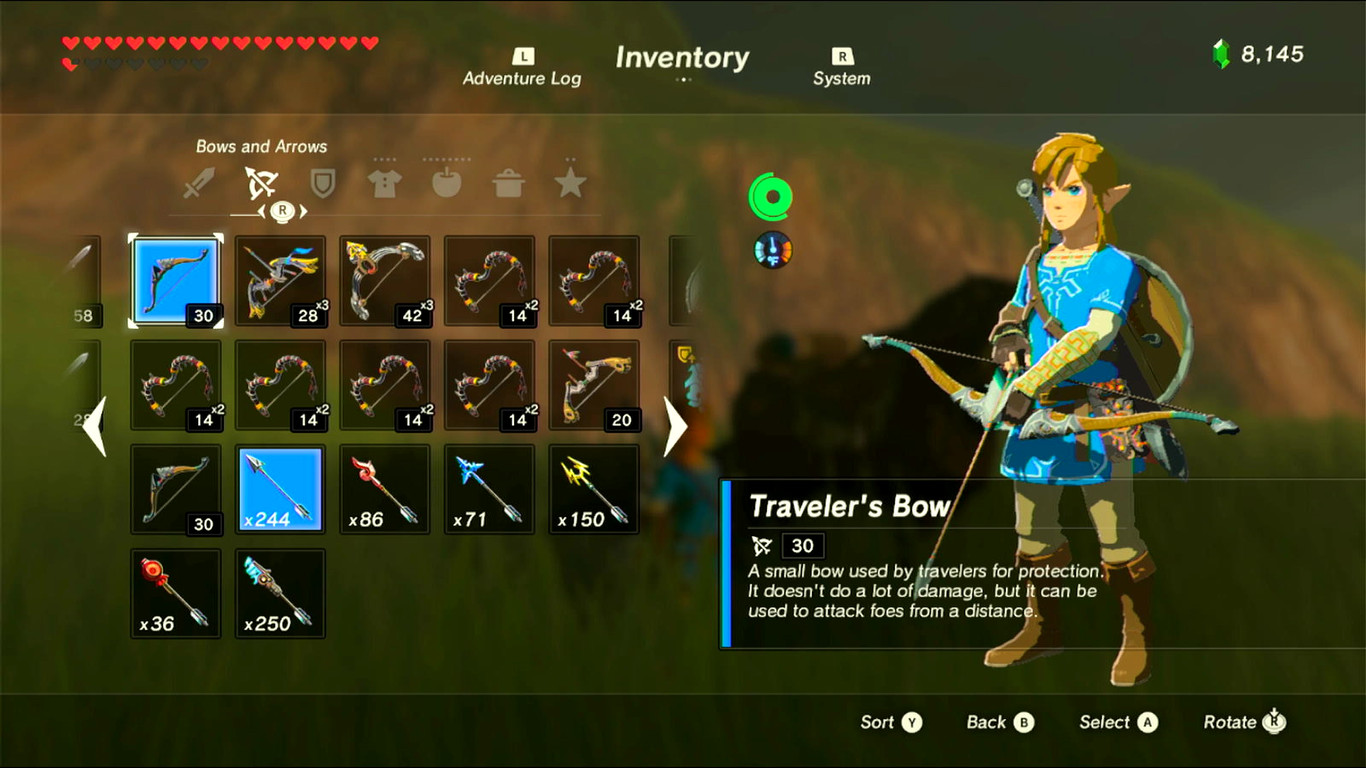Open the cooking pot meals category icon
The width and height of the screenshot is (1366, 768).
coord(508,183)
